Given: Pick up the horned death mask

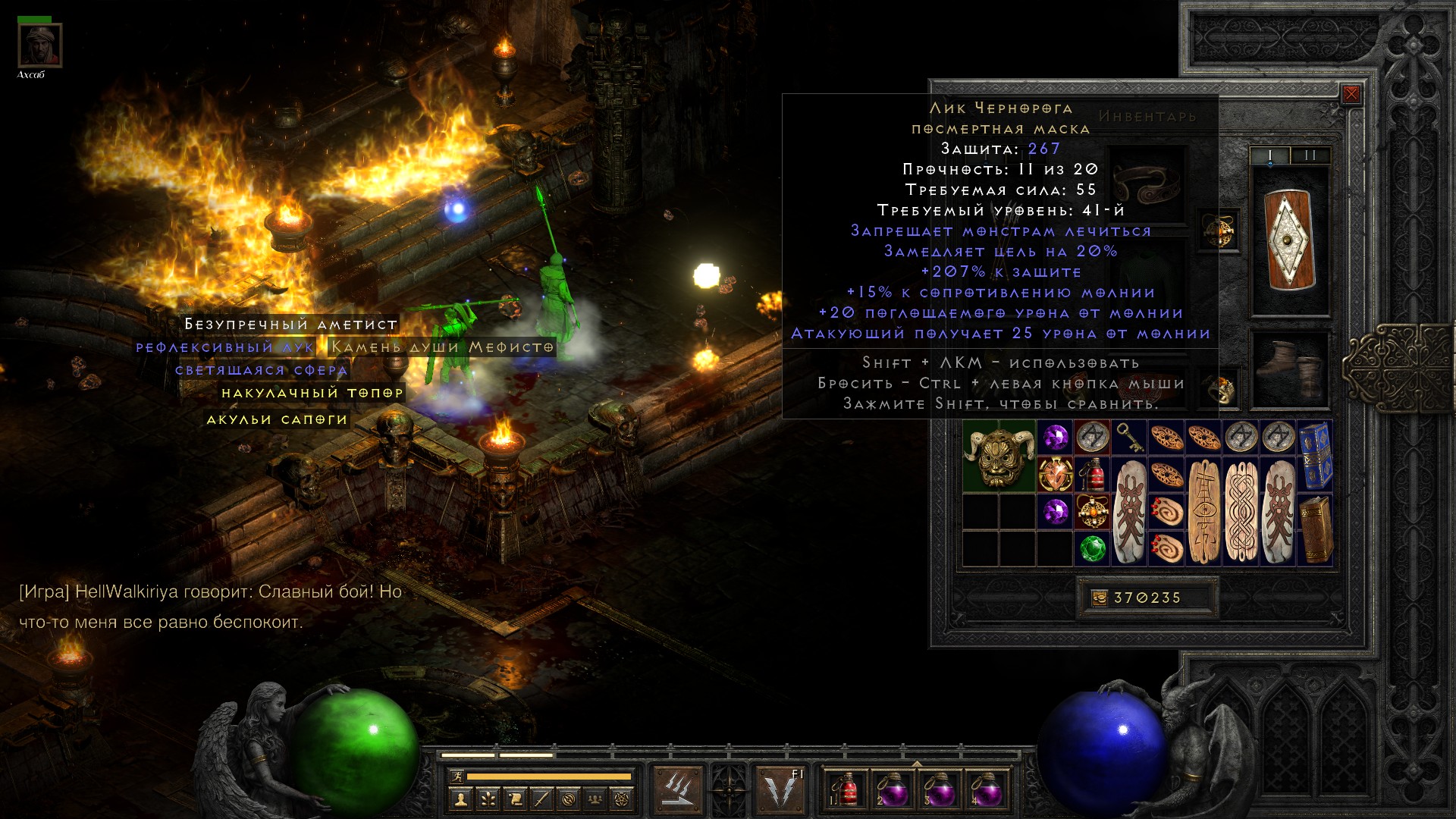Looking at the screenshot, I should point(999,456).
